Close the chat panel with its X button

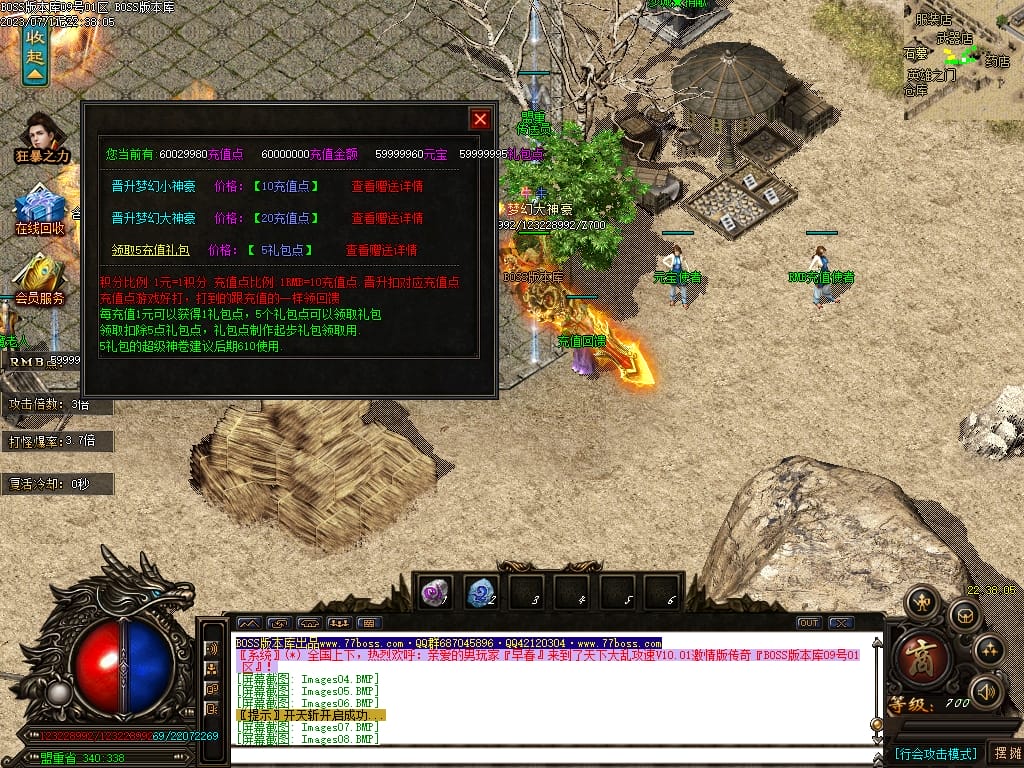point(841,623)
